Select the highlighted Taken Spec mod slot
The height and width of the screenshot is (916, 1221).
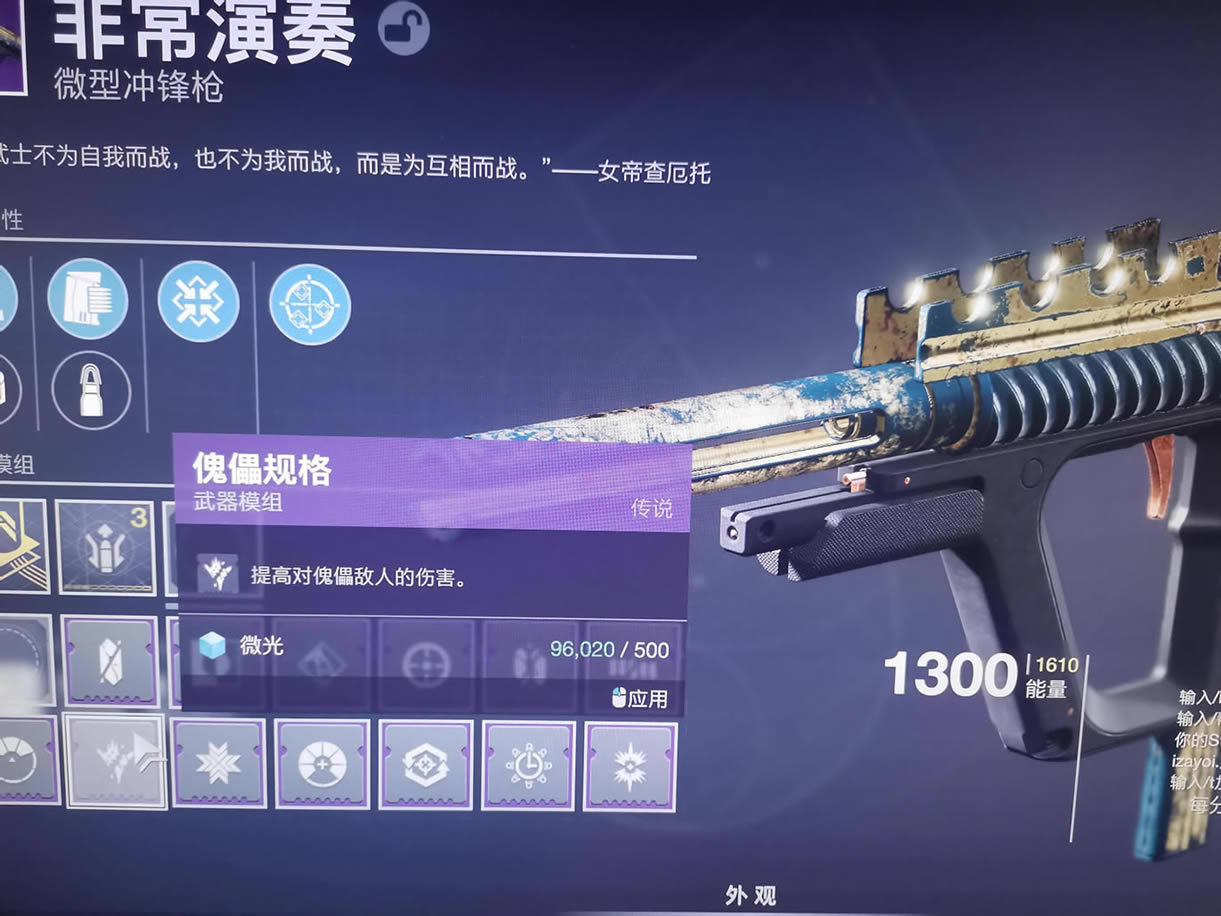pos(115,760)
